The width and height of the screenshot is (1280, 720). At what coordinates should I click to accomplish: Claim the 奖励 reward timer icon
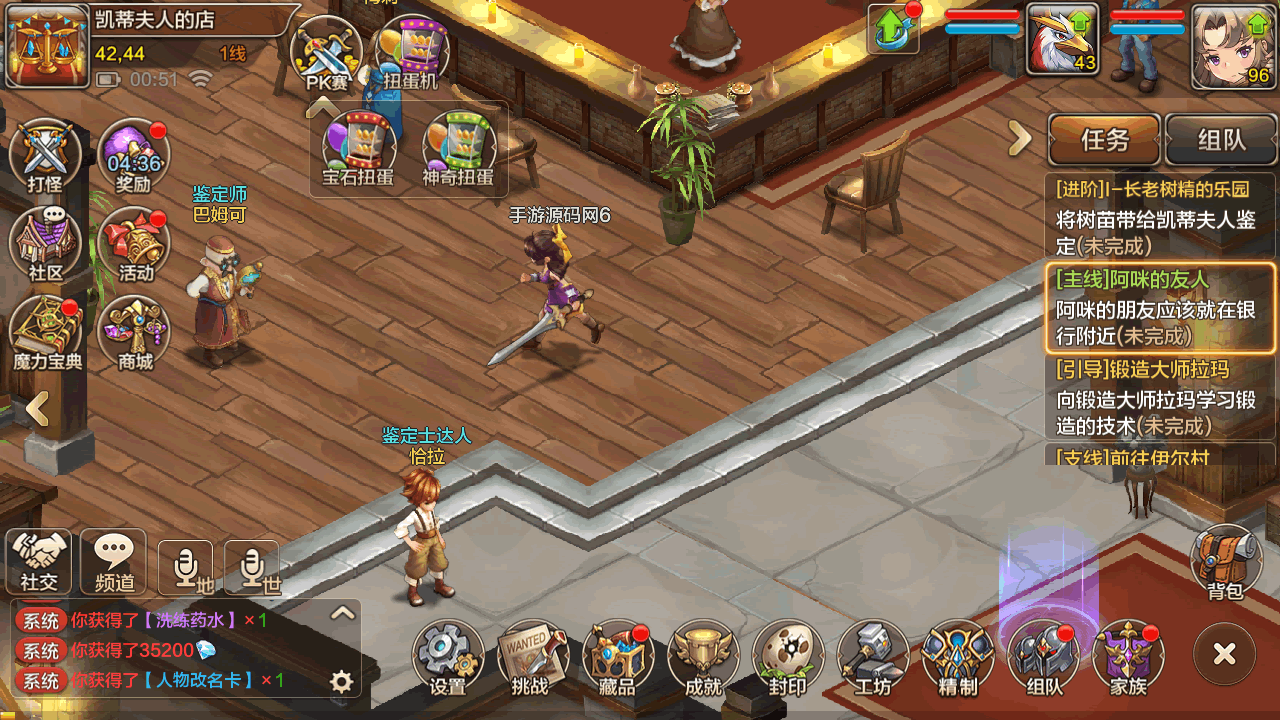coord(134,158)
